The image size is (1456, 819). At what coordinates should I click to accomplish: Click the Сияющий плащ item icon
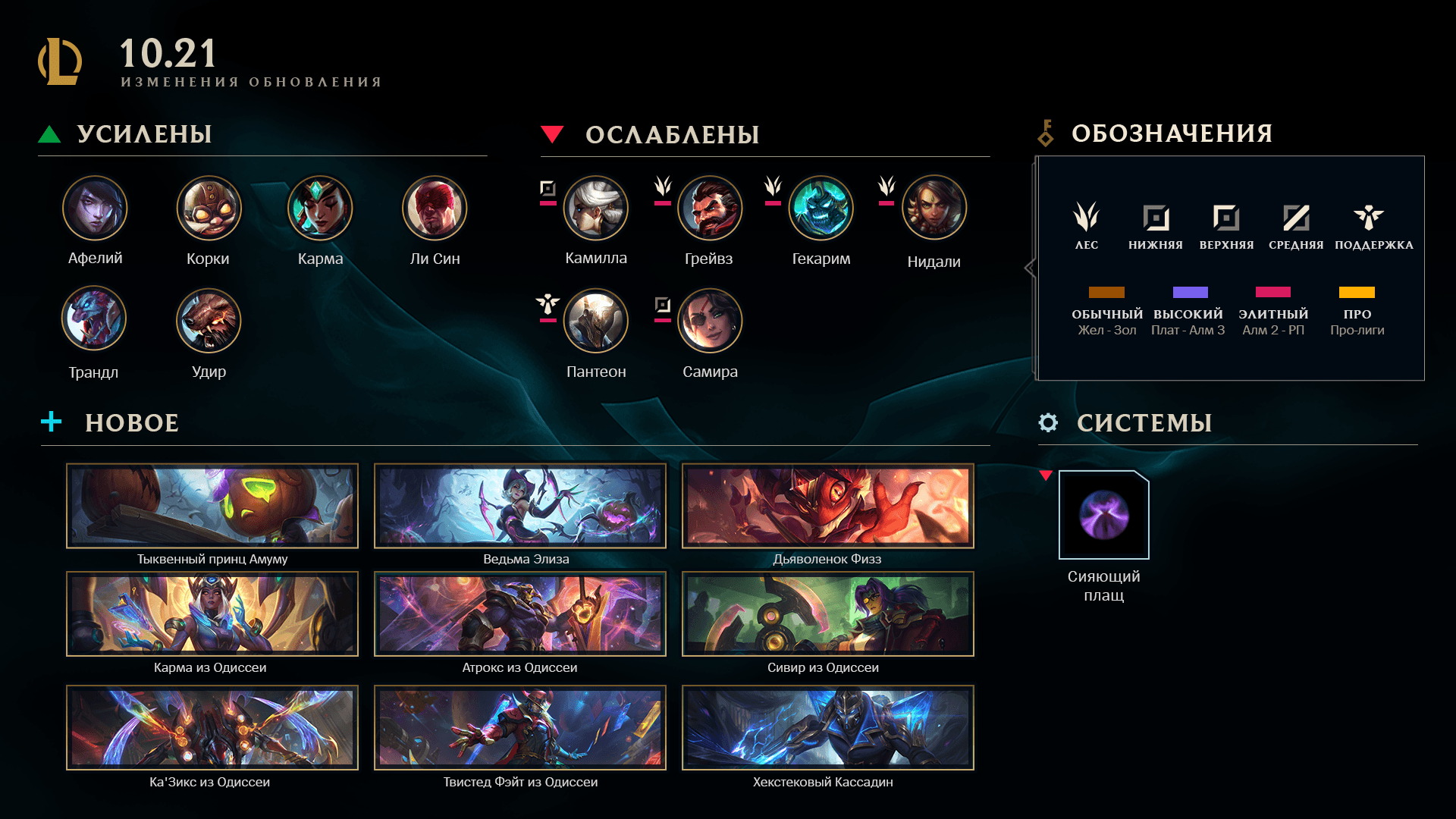pos(1104,515)
